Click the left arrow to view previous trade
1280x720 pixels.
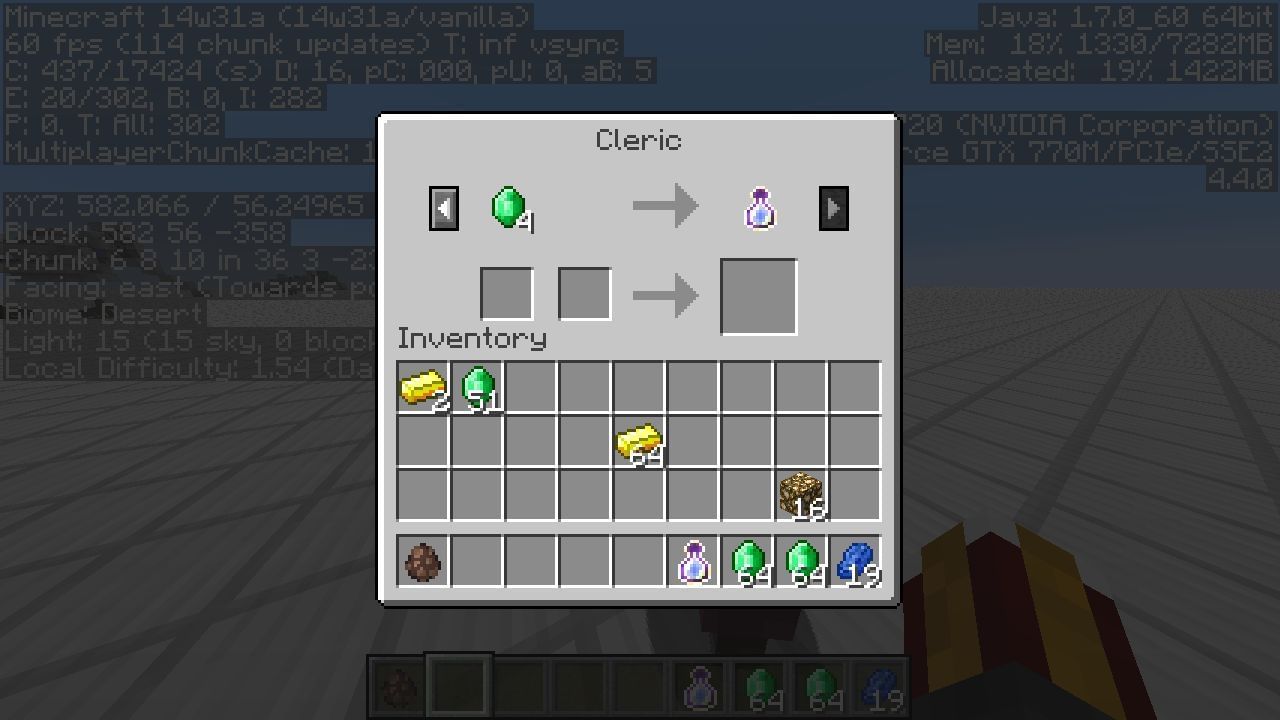443,206
